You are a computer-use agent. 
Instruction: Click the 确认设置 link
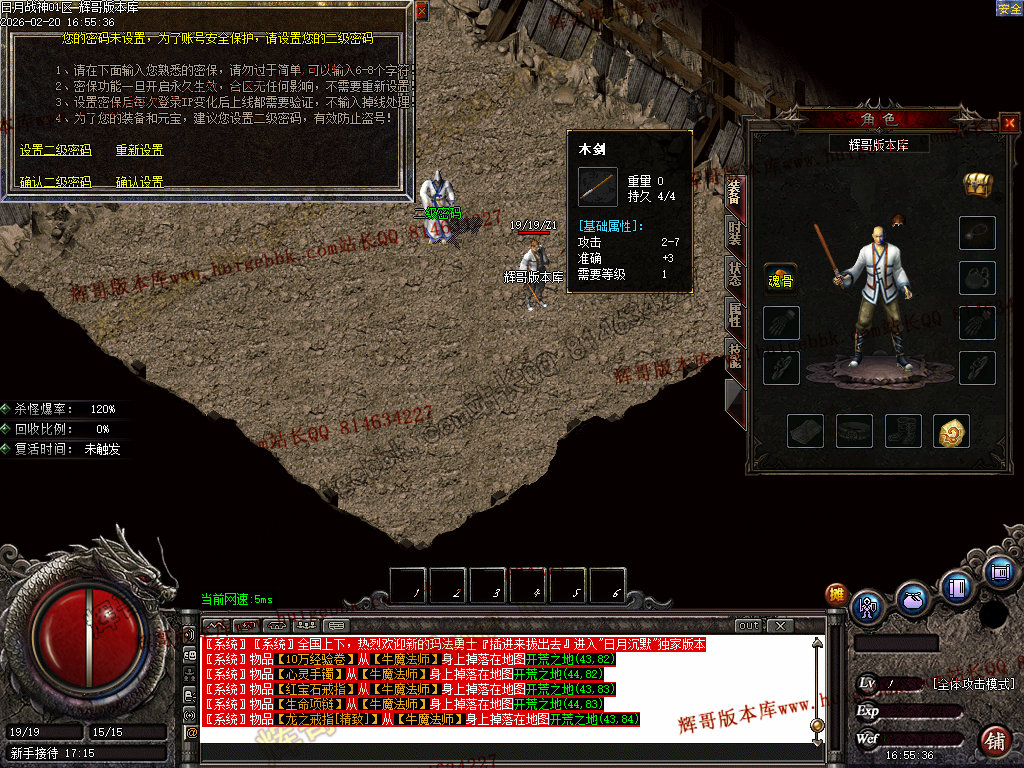click(139, 182)
